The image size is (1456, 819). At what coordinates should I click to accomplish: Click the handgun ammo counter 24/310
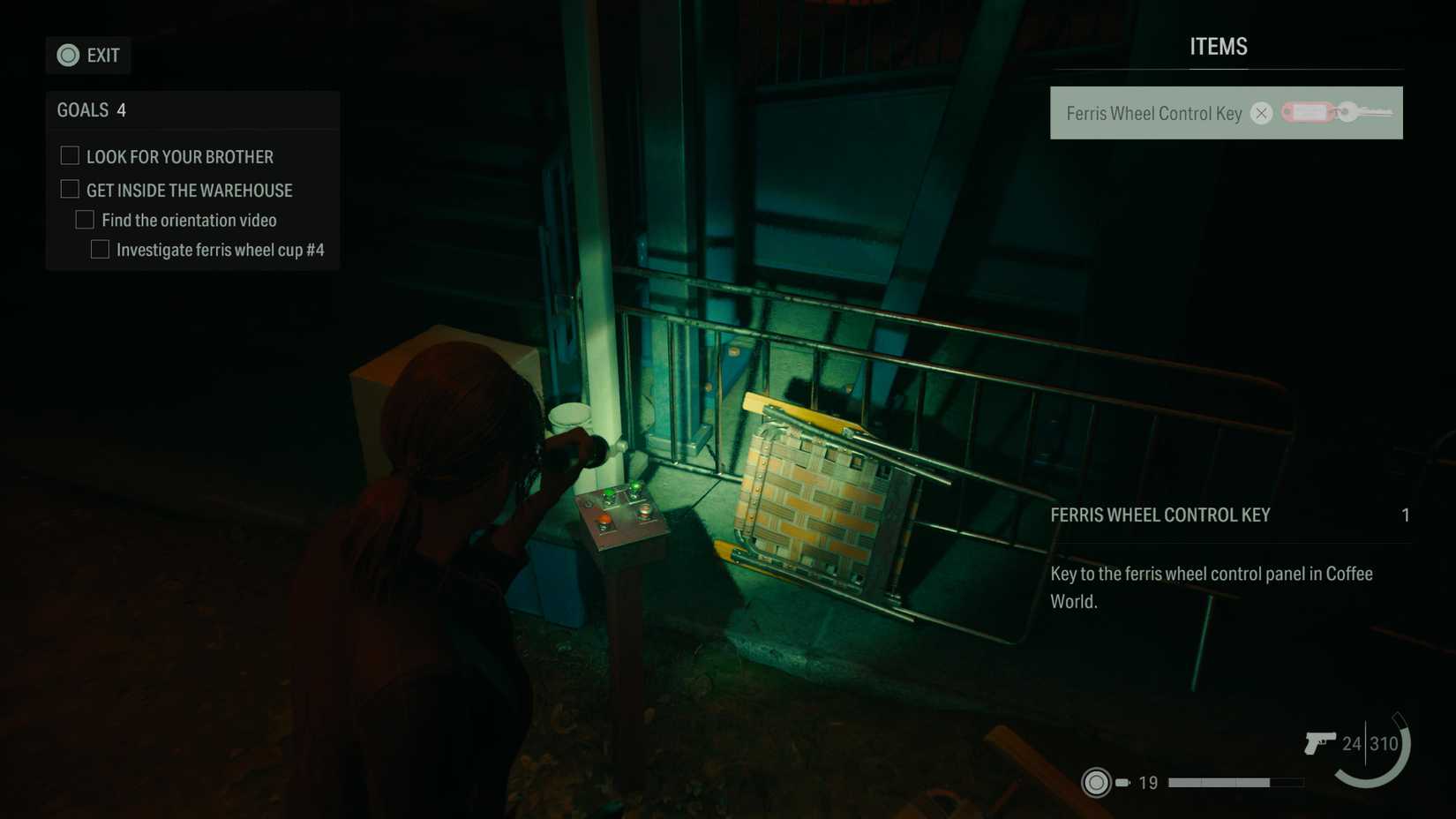click(x=1369, y=744)
